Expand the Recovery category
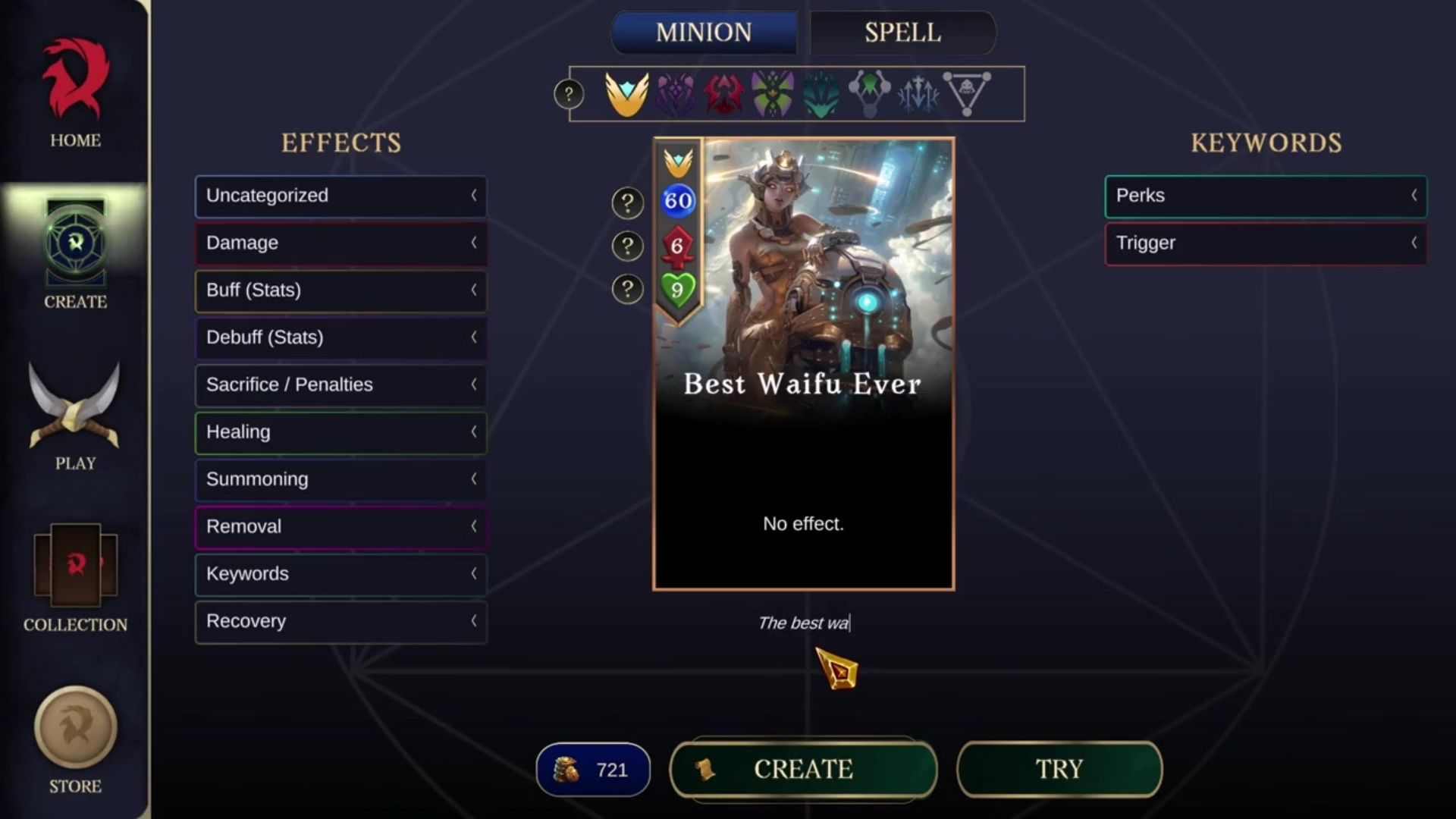Image resolution: width=1456 pixels, height=819 pixels. click(340, 622)
